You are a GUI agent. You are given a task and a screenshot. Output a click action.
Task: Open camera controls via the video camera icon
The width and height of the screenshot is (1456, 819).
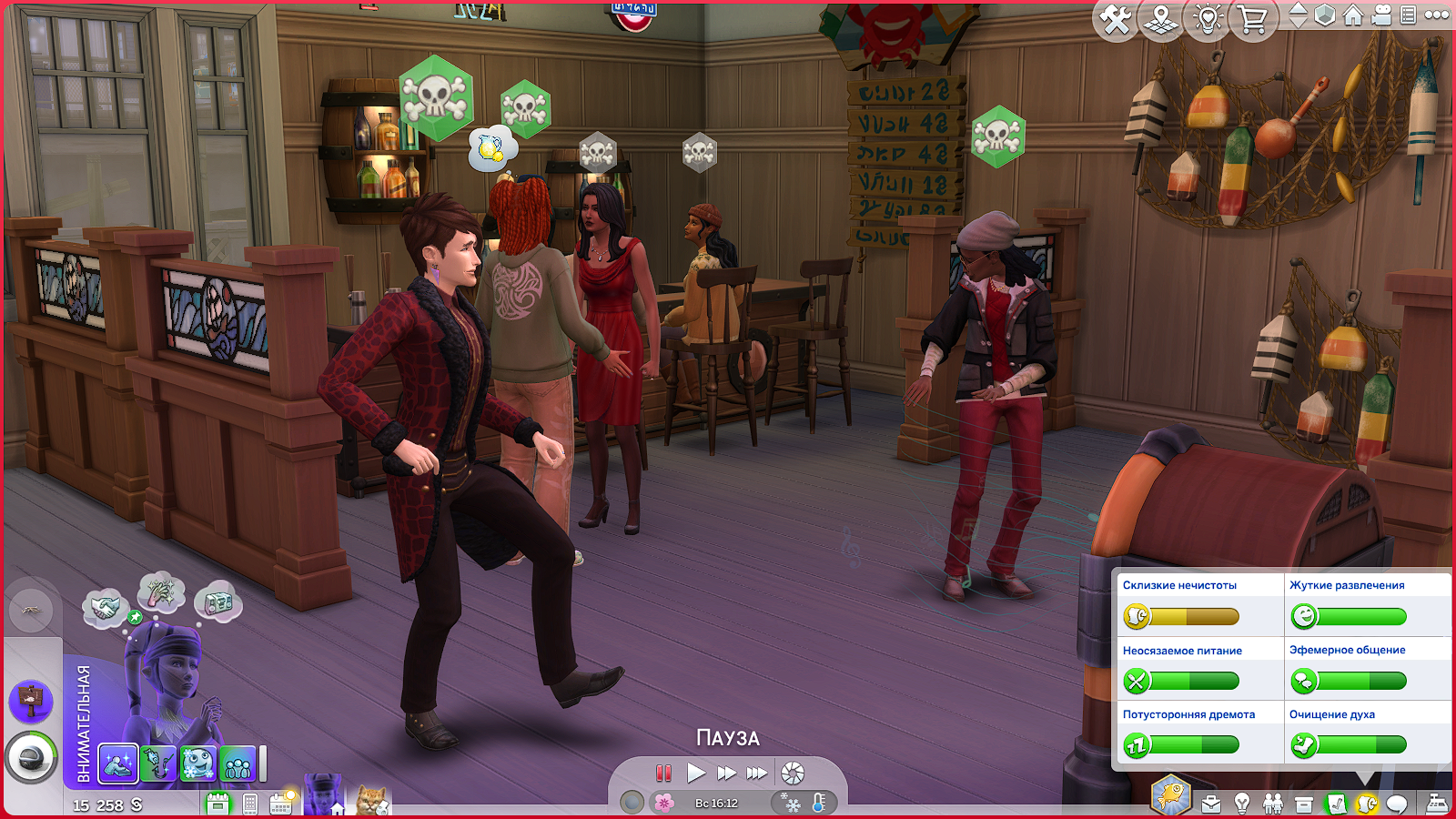point(1381,15)
